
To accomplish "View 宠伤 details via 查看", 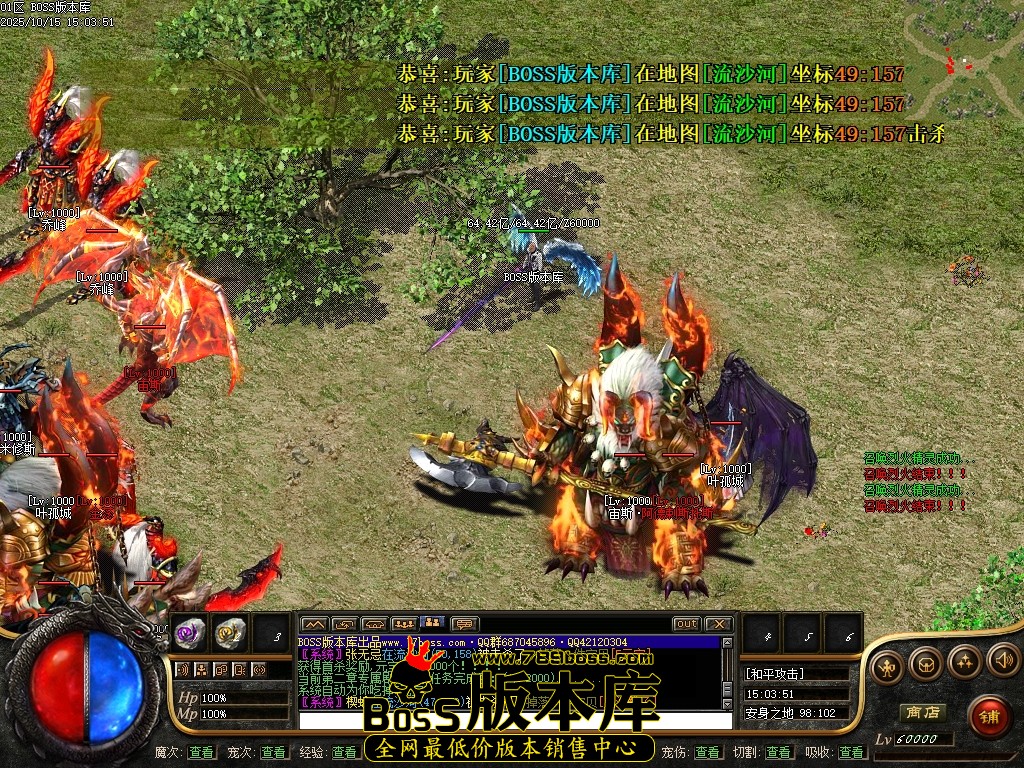I will (x=708, y=752).
